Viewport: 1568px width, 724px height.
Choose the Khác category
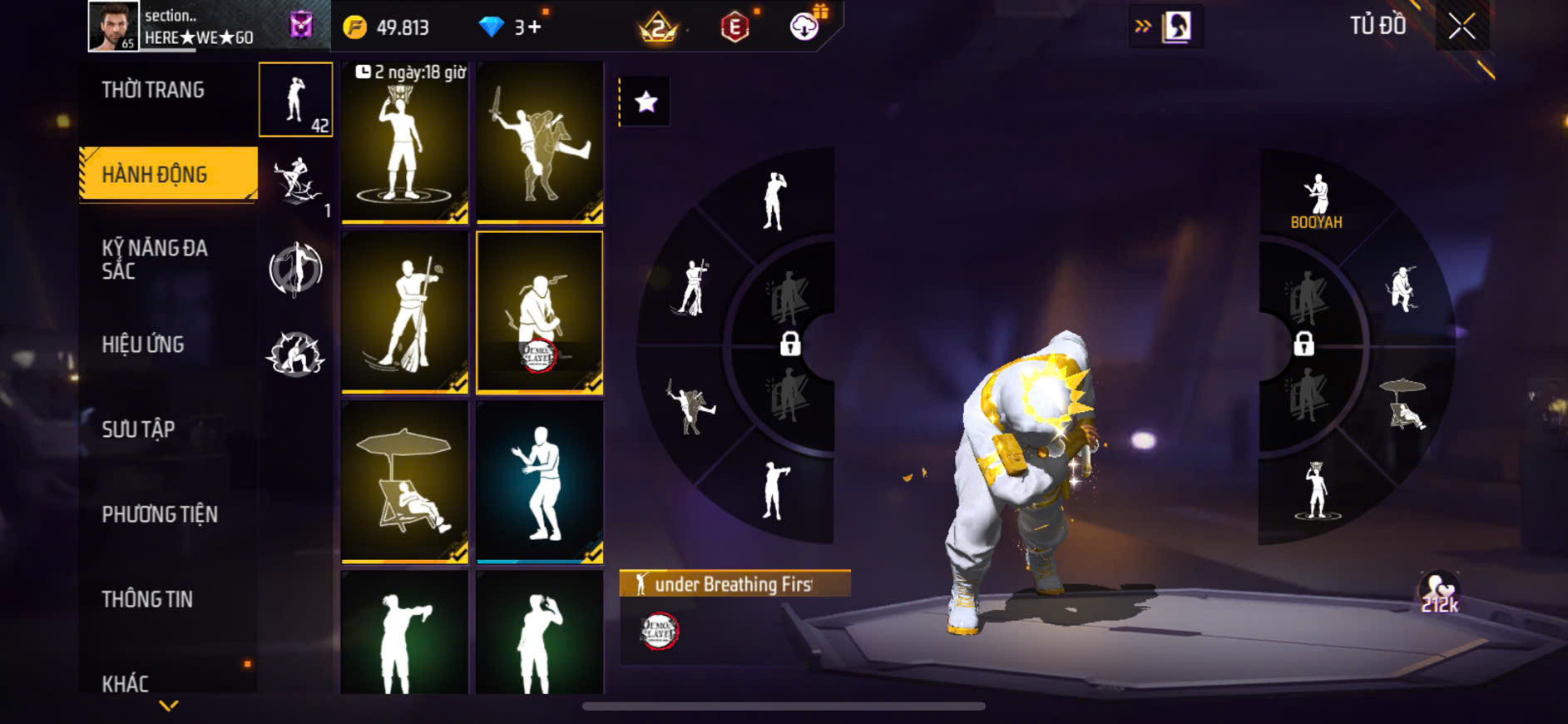click(x=126, y=683)
